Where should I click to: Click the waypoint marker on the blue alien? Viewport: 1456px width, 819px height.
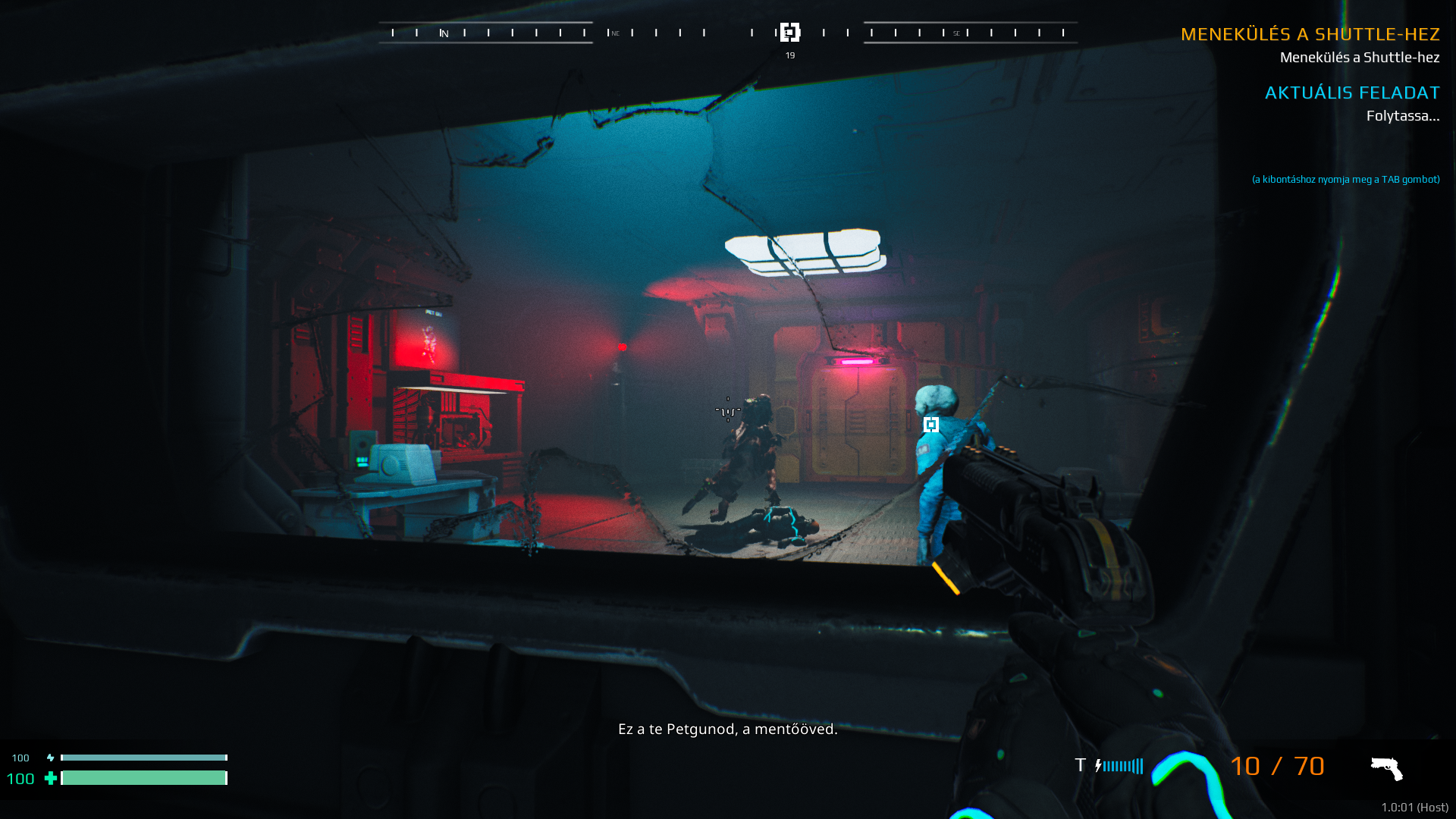point(930,425)
